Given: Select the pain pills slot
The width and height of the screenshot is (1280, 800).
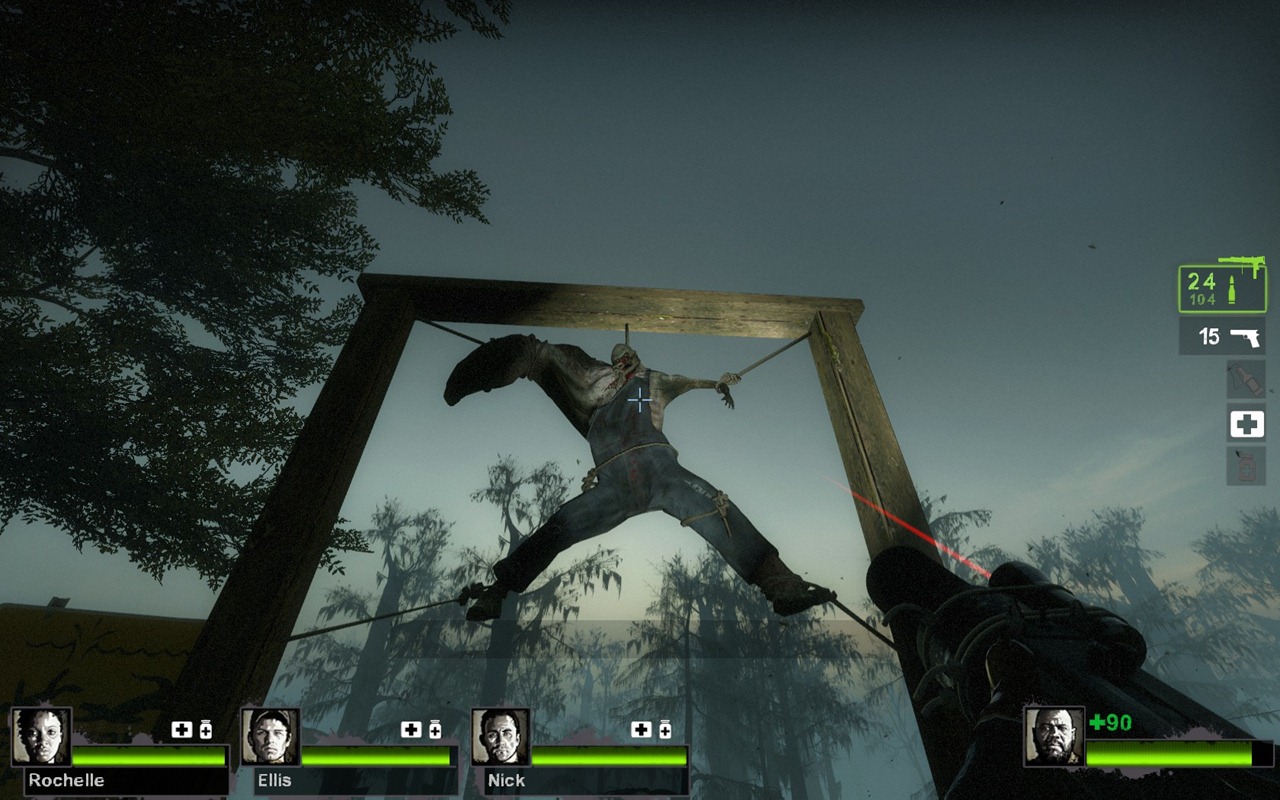Looking at the screenshot, I should tap(1246, 466).
